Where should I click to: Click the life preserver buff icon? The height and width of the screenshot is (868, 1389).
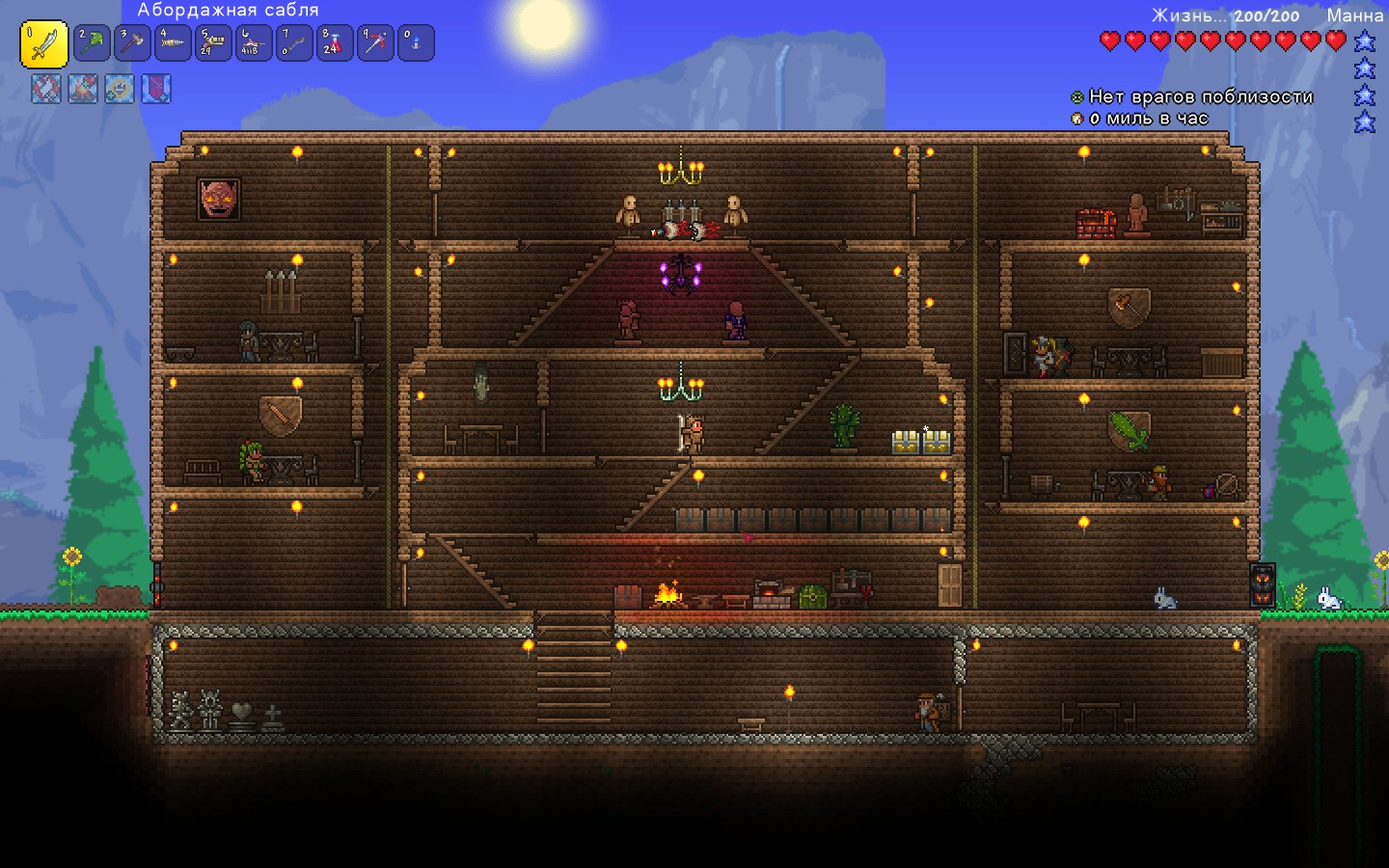(46, 89)
